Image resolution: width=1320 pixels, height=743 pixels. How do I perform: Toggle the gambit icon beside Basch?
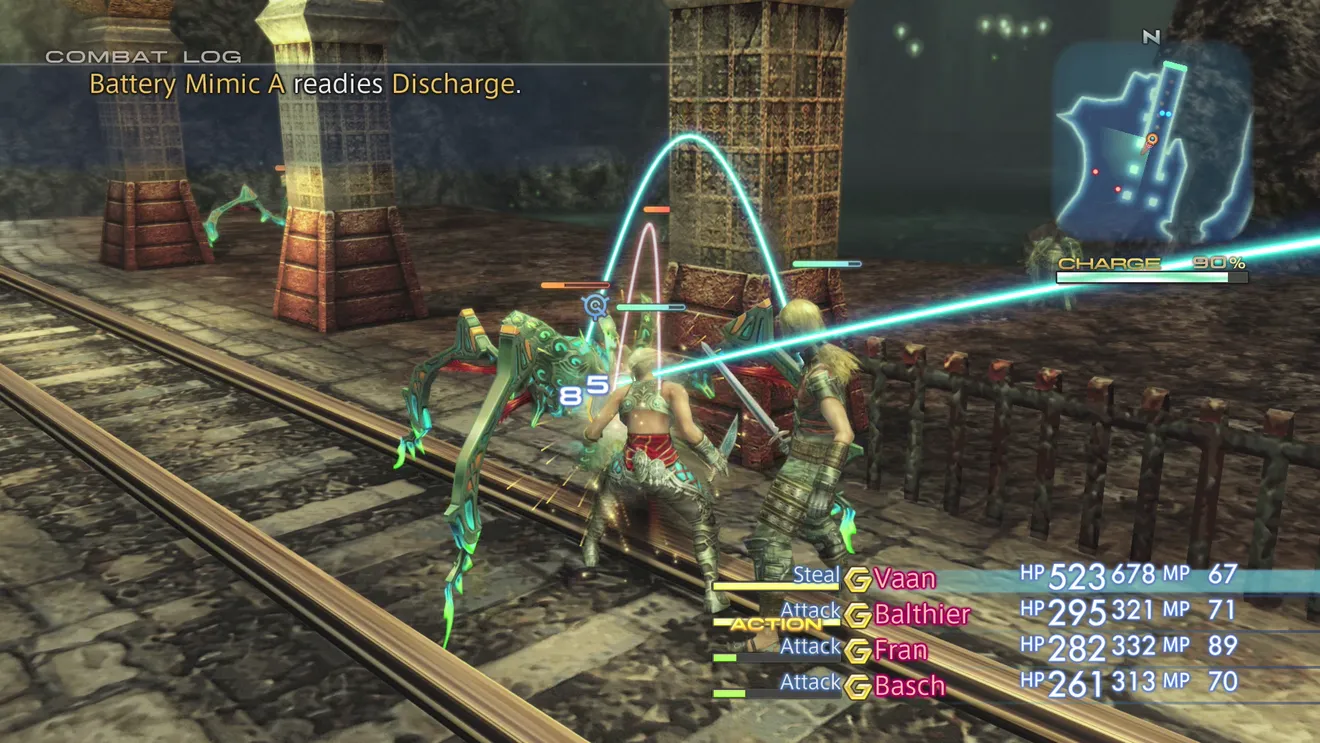[x=857, y=687]
